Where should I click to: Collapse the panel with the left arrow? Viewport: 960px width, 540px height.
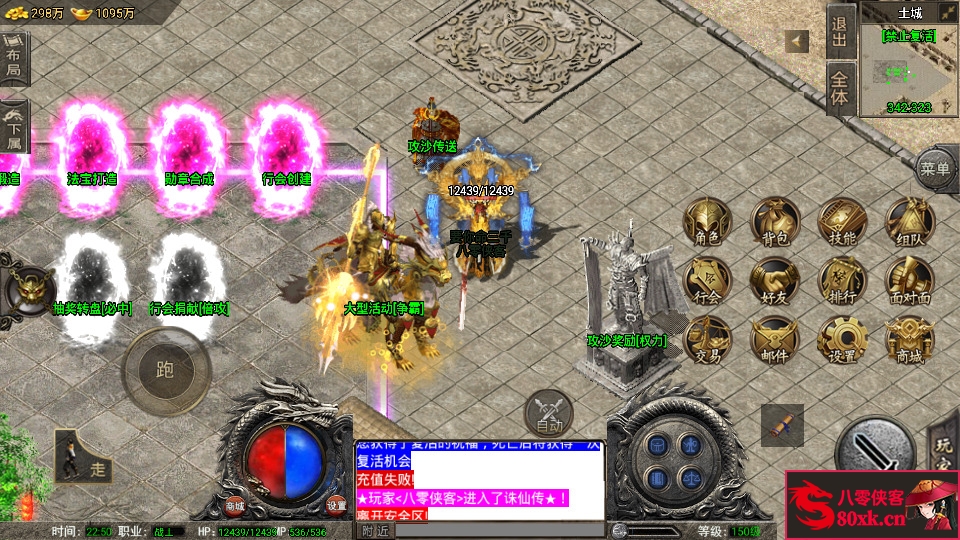(x=797, y=41)
